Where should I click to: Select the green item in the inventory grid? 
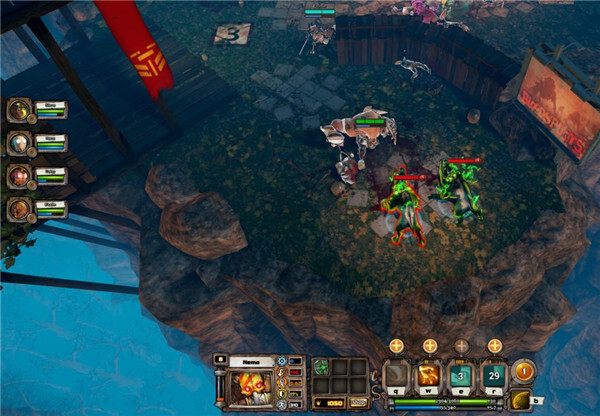point(322,367)
